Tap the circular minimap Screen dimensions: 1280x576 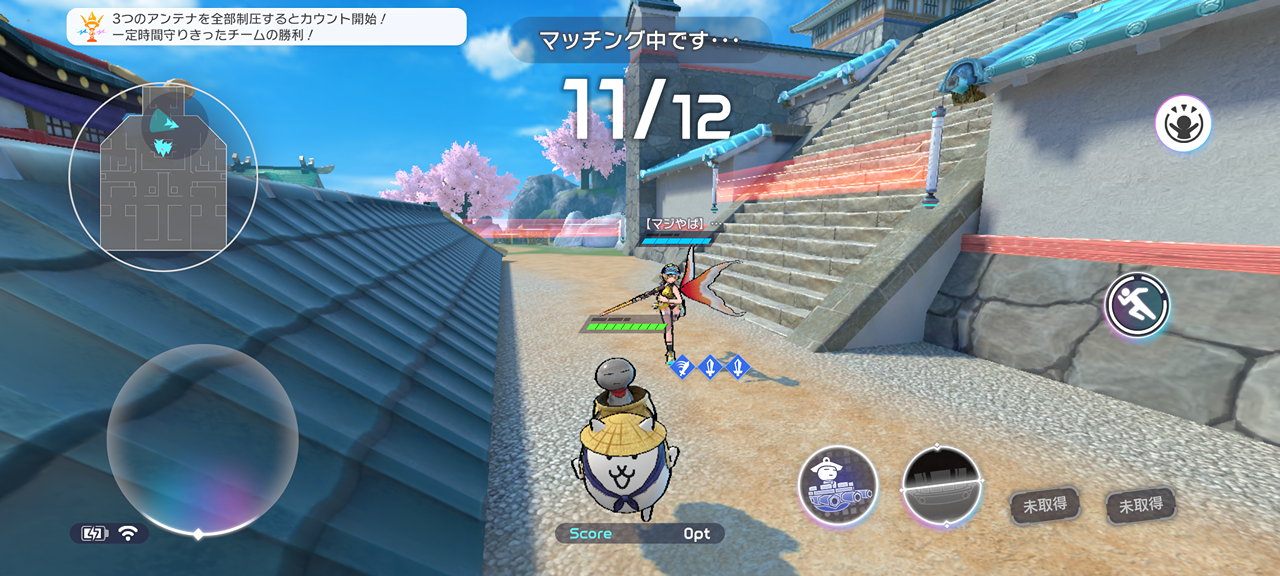point(163,177)
